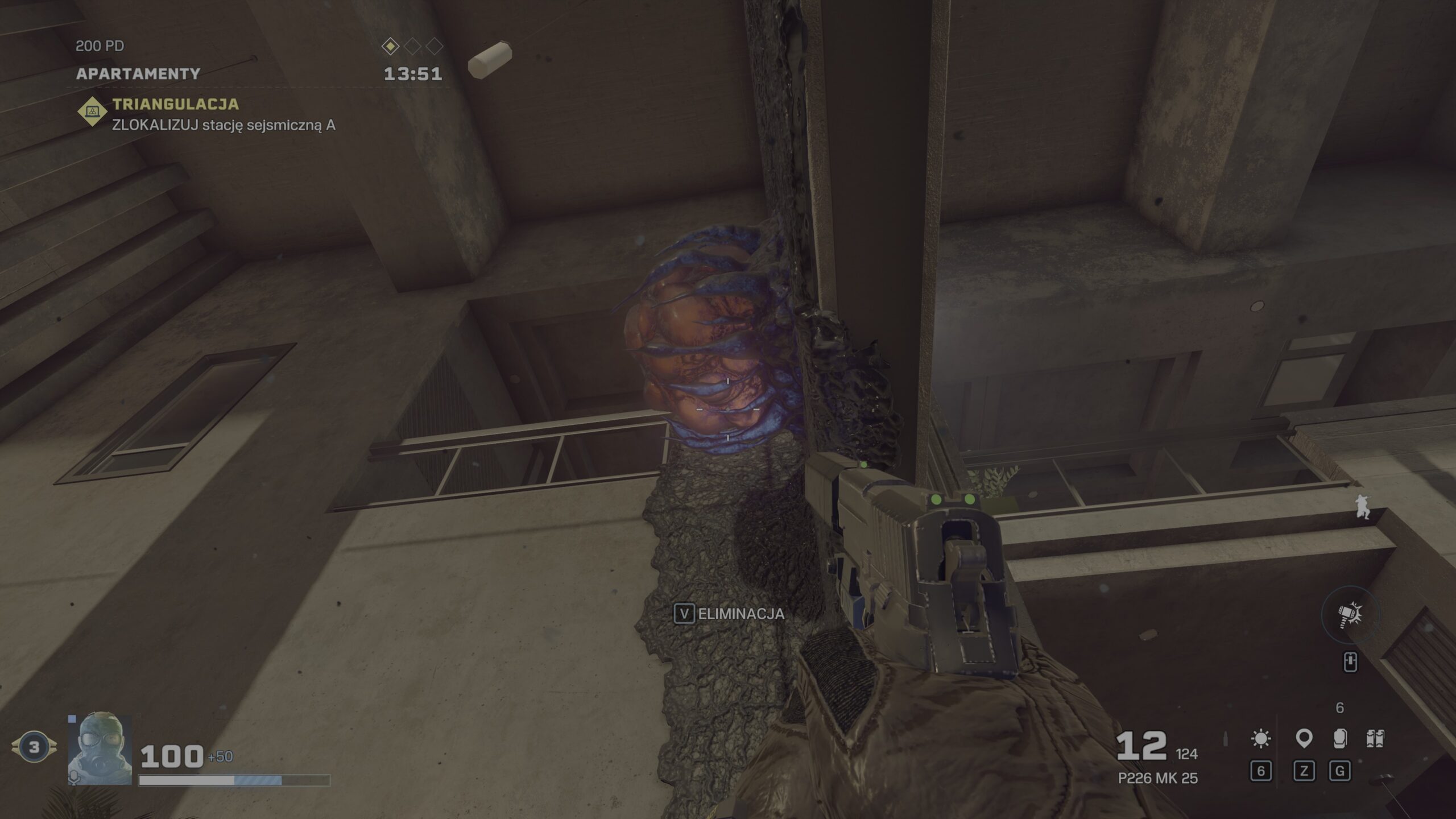Select the twin canister gadget icon
This screenshot has height=819, width=1456.
pyautogui.click(x=1375, y=739)
